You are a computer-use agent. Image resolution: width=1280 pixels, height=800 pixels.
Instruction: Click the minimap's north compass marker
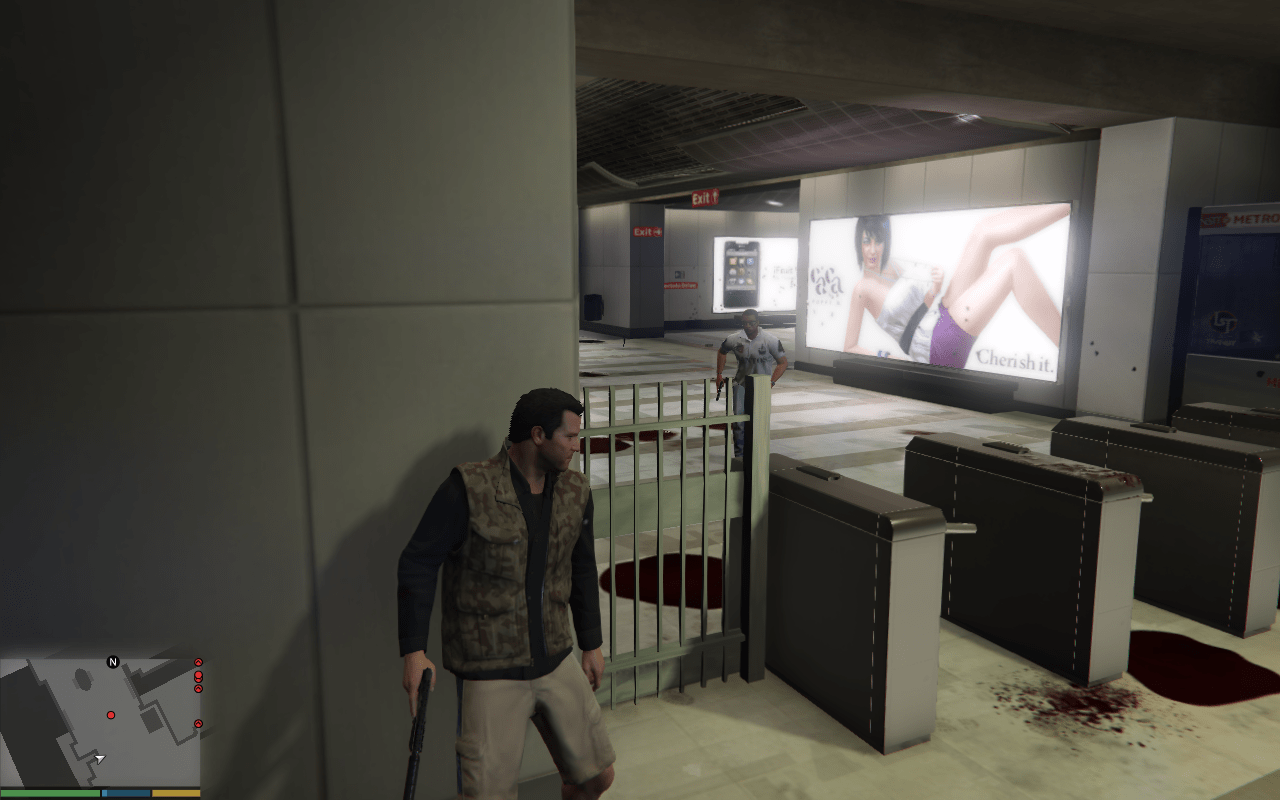point(113,662)
